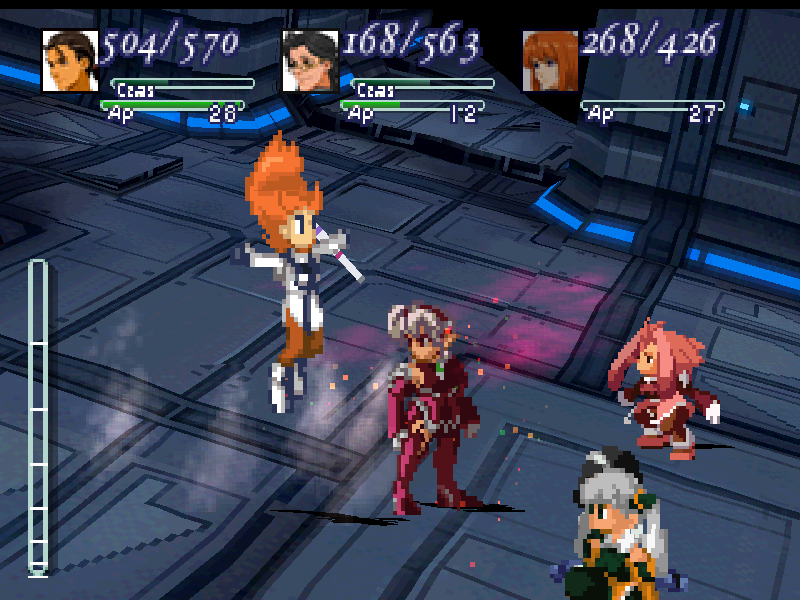The height and width of the screenshot is (600, 800).
Task: Choose the portrait of the man with glasses
Action: tap(310, 61)
